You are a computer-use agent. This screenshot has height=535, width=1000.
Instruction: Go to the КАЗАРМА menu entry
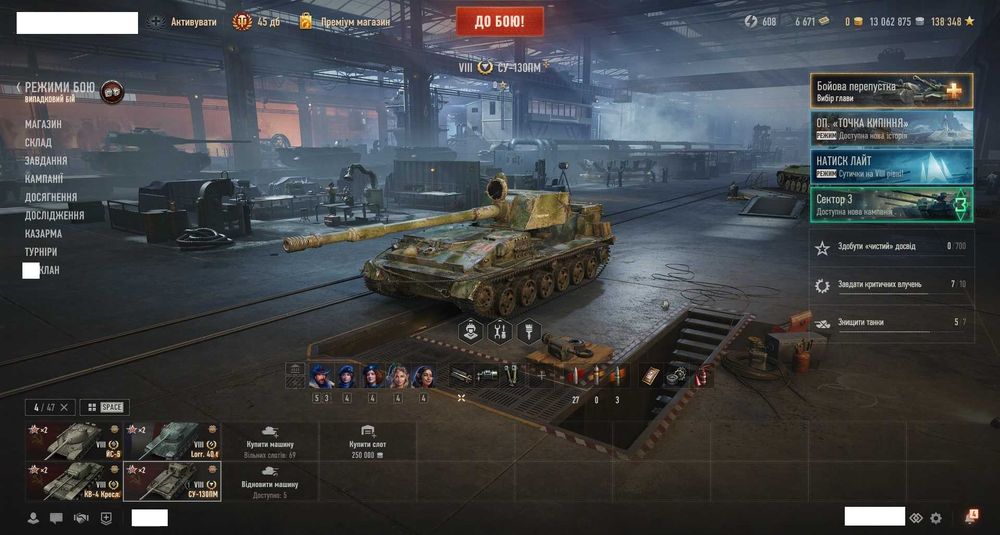click(43, 233)
